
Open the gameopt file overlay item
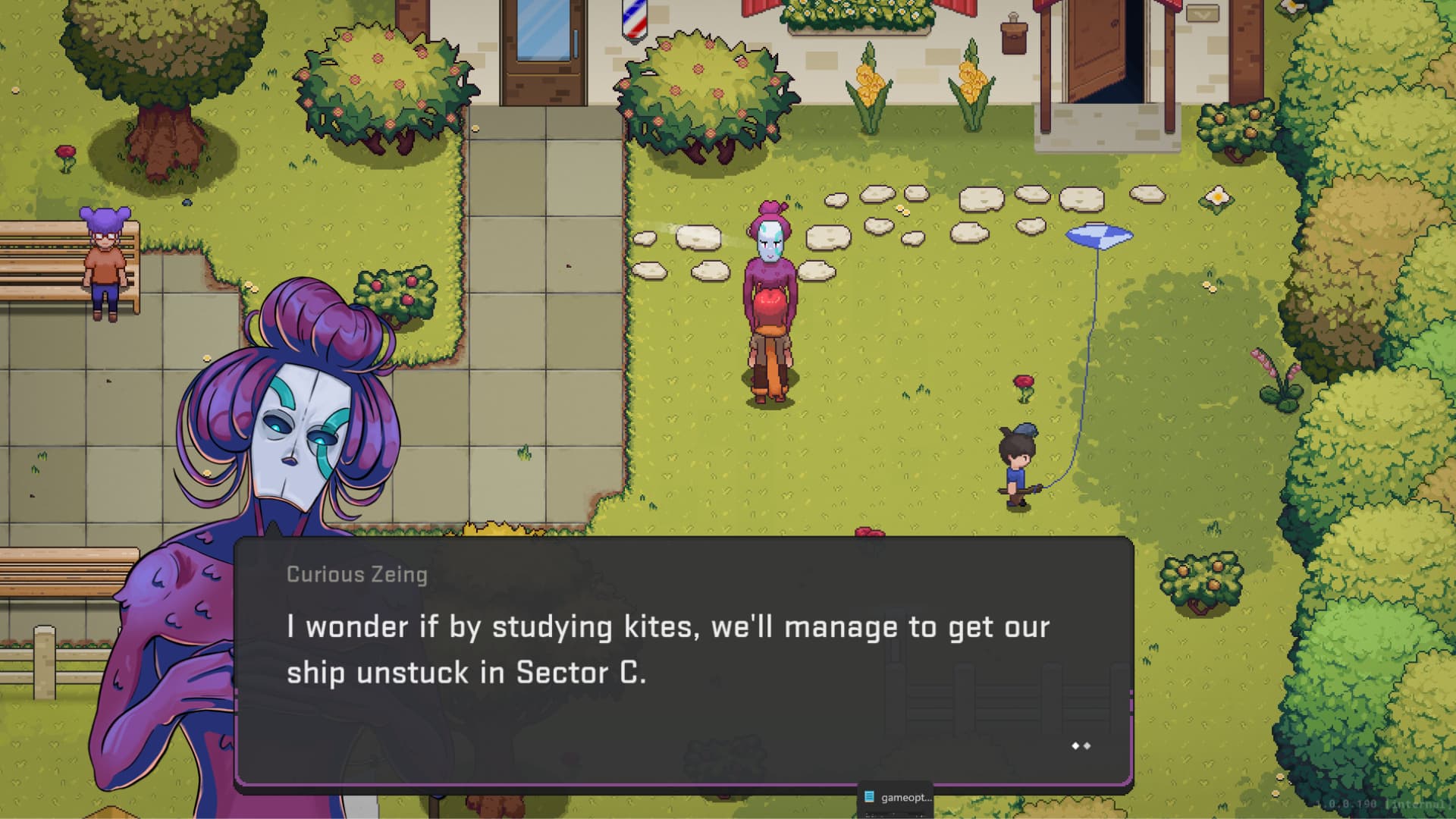click(898, 798)
